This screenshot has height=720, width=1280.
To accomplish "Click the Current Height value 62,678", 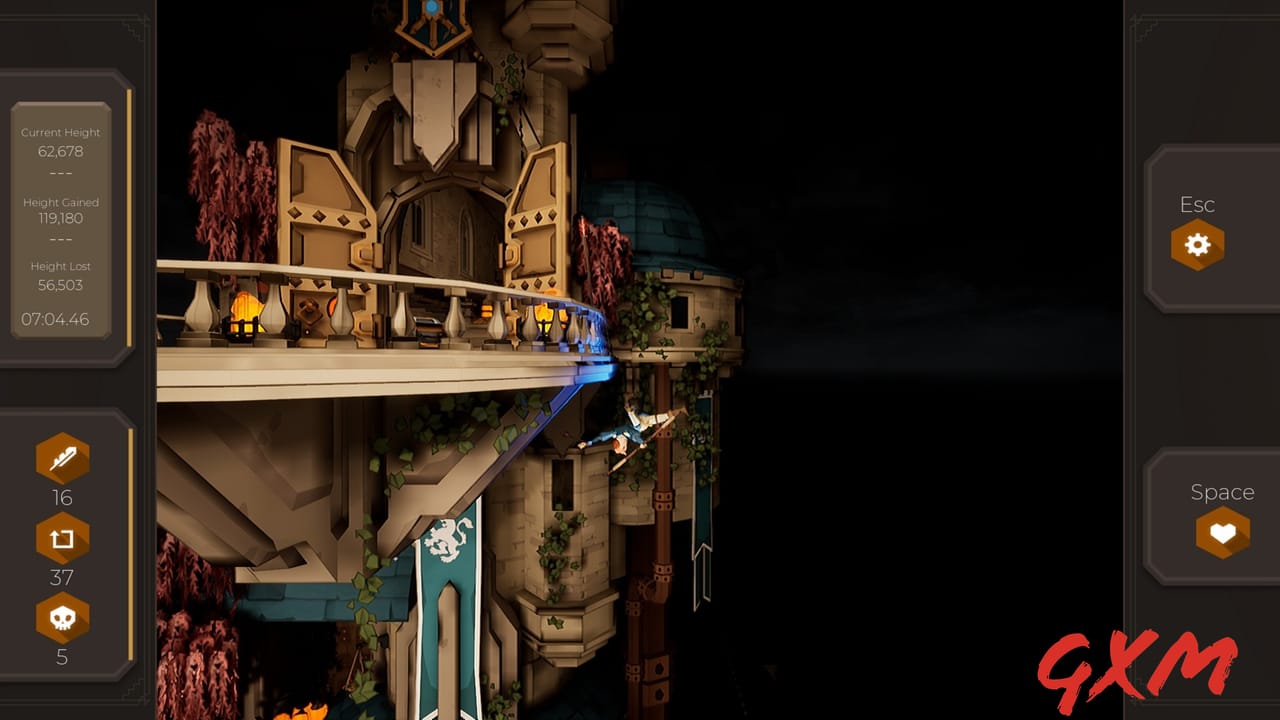I will (61, 151).
